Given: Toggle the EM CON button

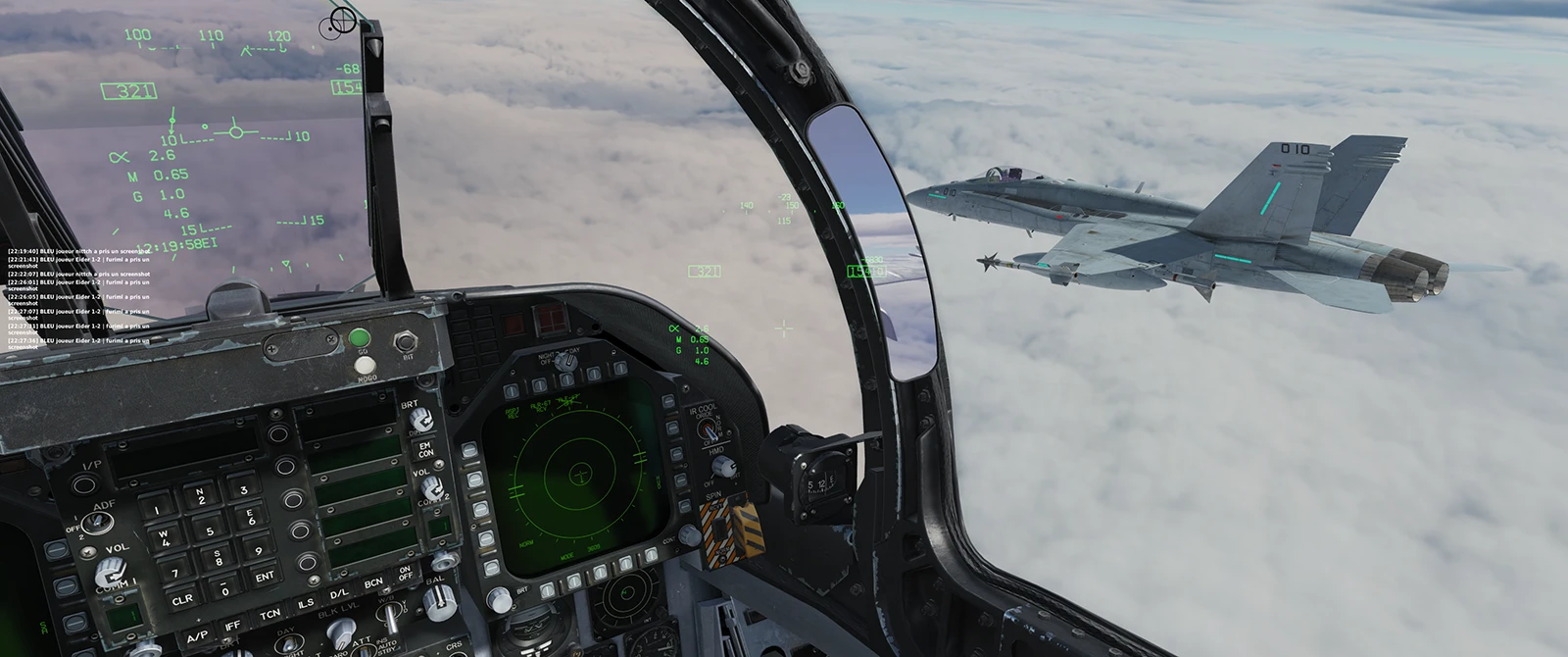Looking at the screenshot, I should click(426, 451).
